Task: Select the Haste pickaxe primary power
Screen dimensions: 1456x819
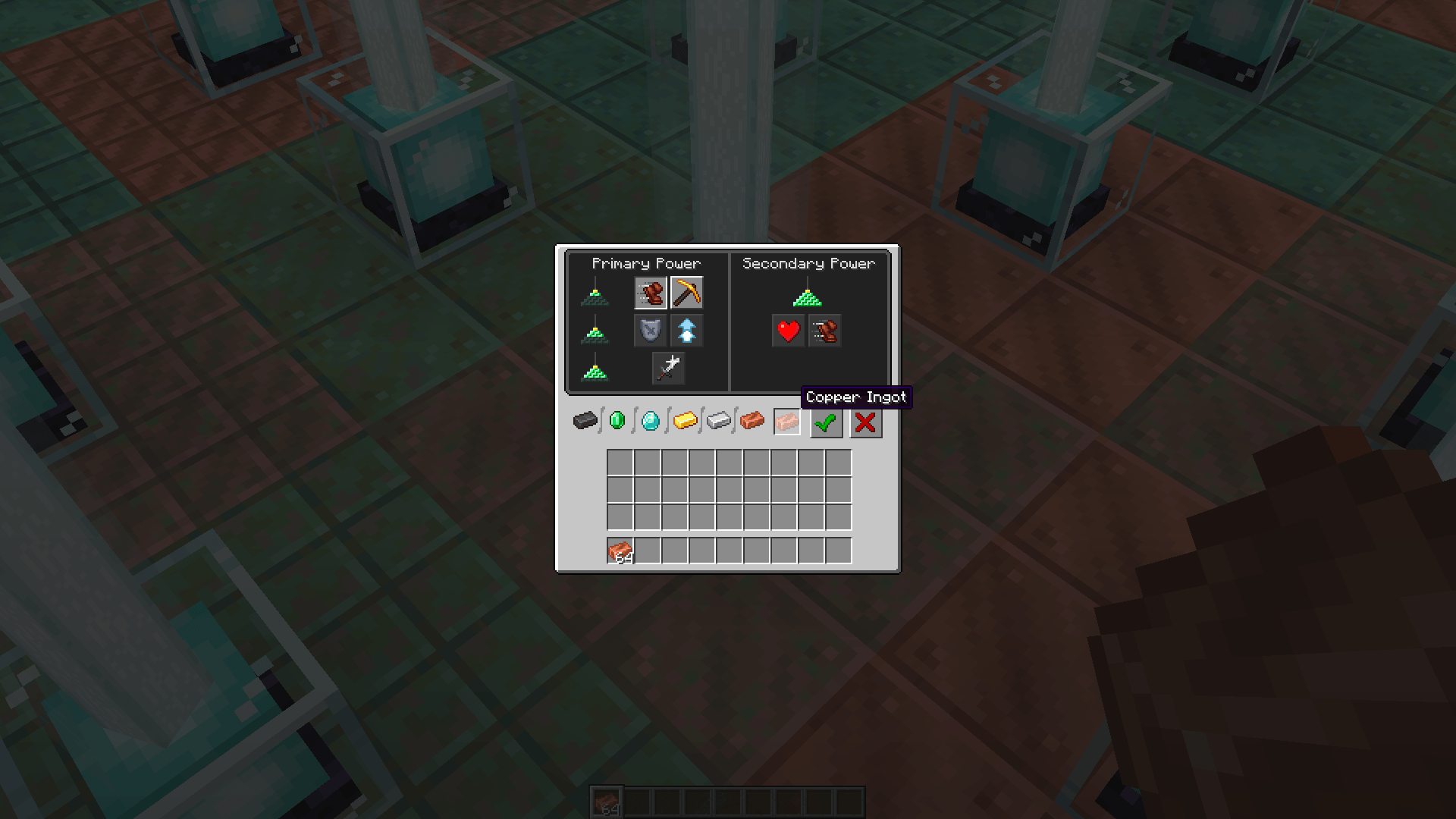Action: point(686,293)
